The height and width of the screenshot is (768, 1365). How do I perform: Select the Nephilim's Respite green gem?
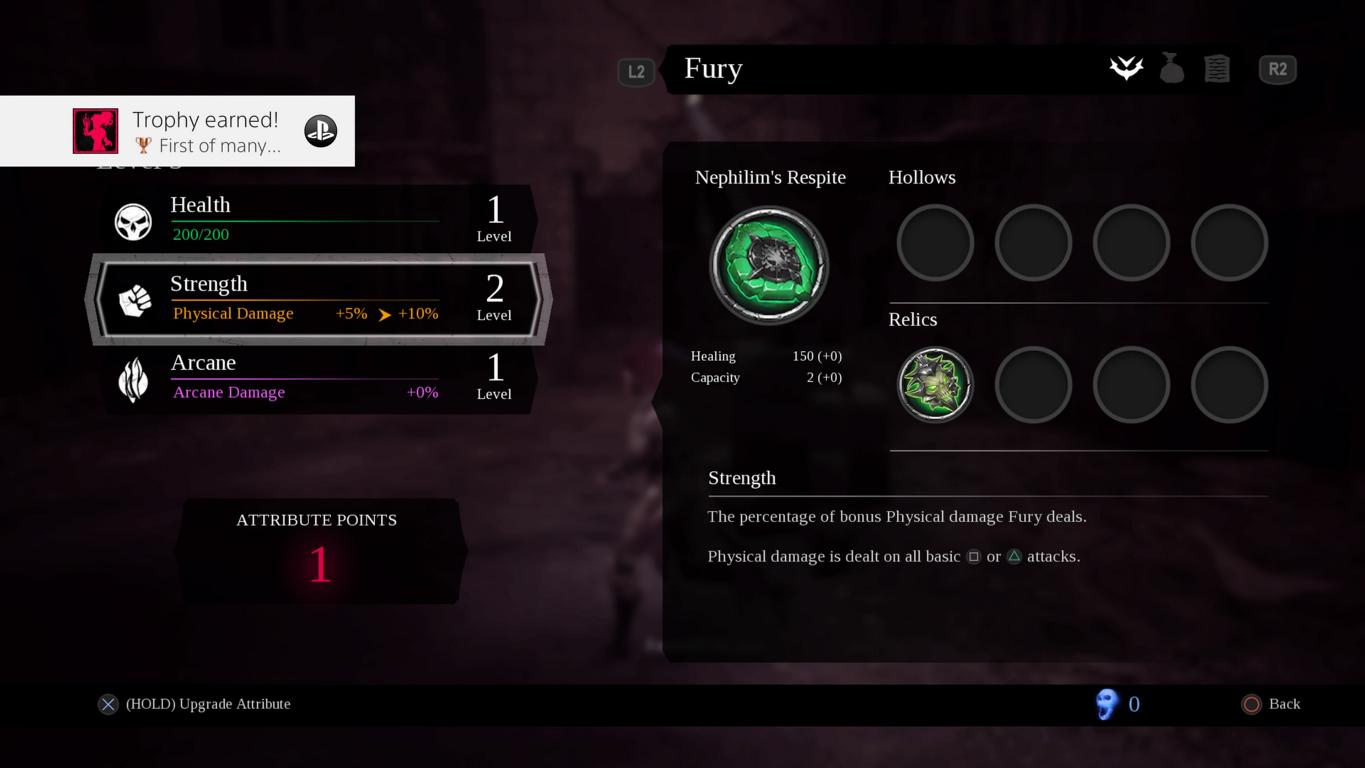coord(769,265)
